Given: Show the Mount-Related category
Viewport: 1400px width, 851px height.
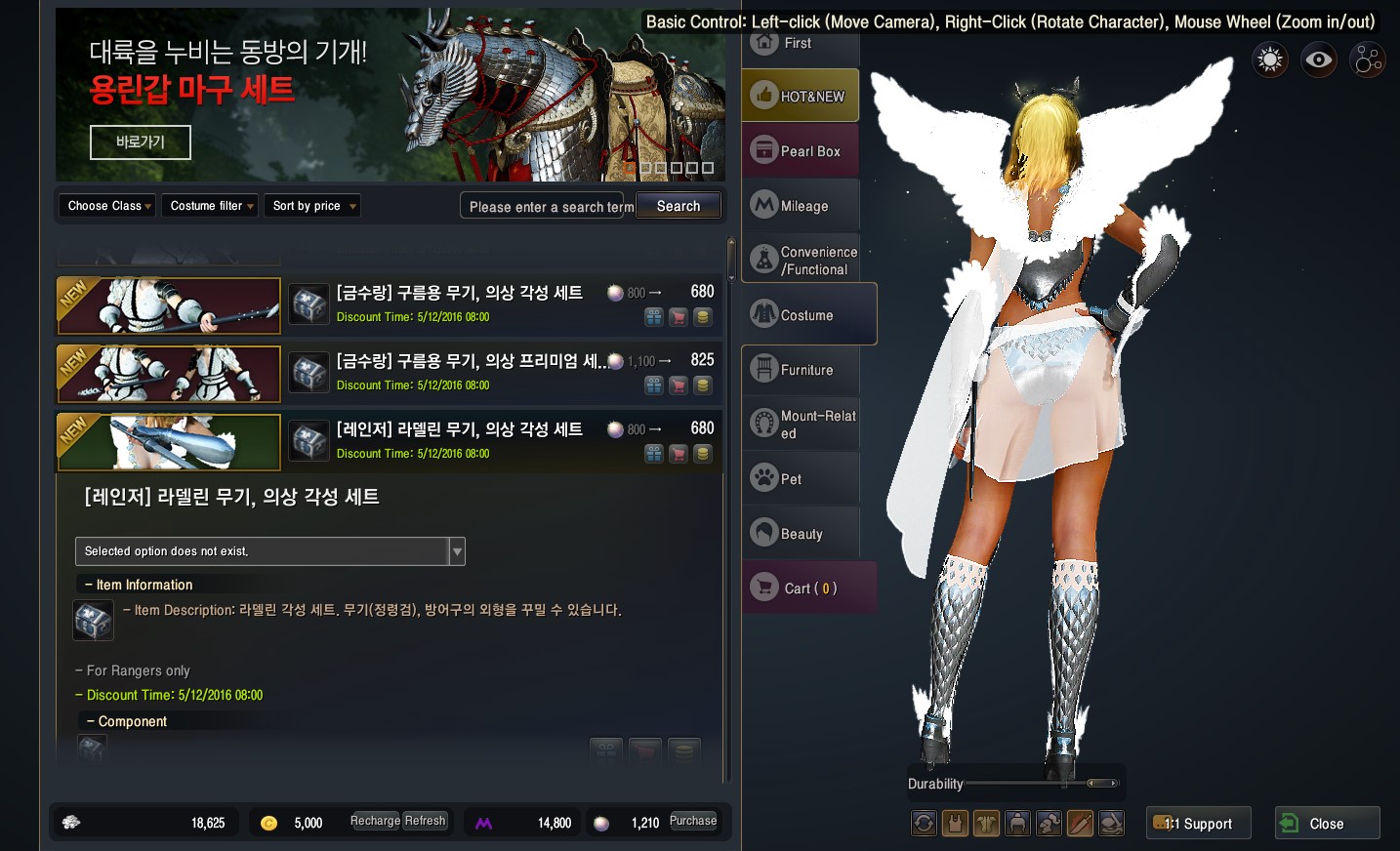Looking at the screenshot, I should [801, 425].
